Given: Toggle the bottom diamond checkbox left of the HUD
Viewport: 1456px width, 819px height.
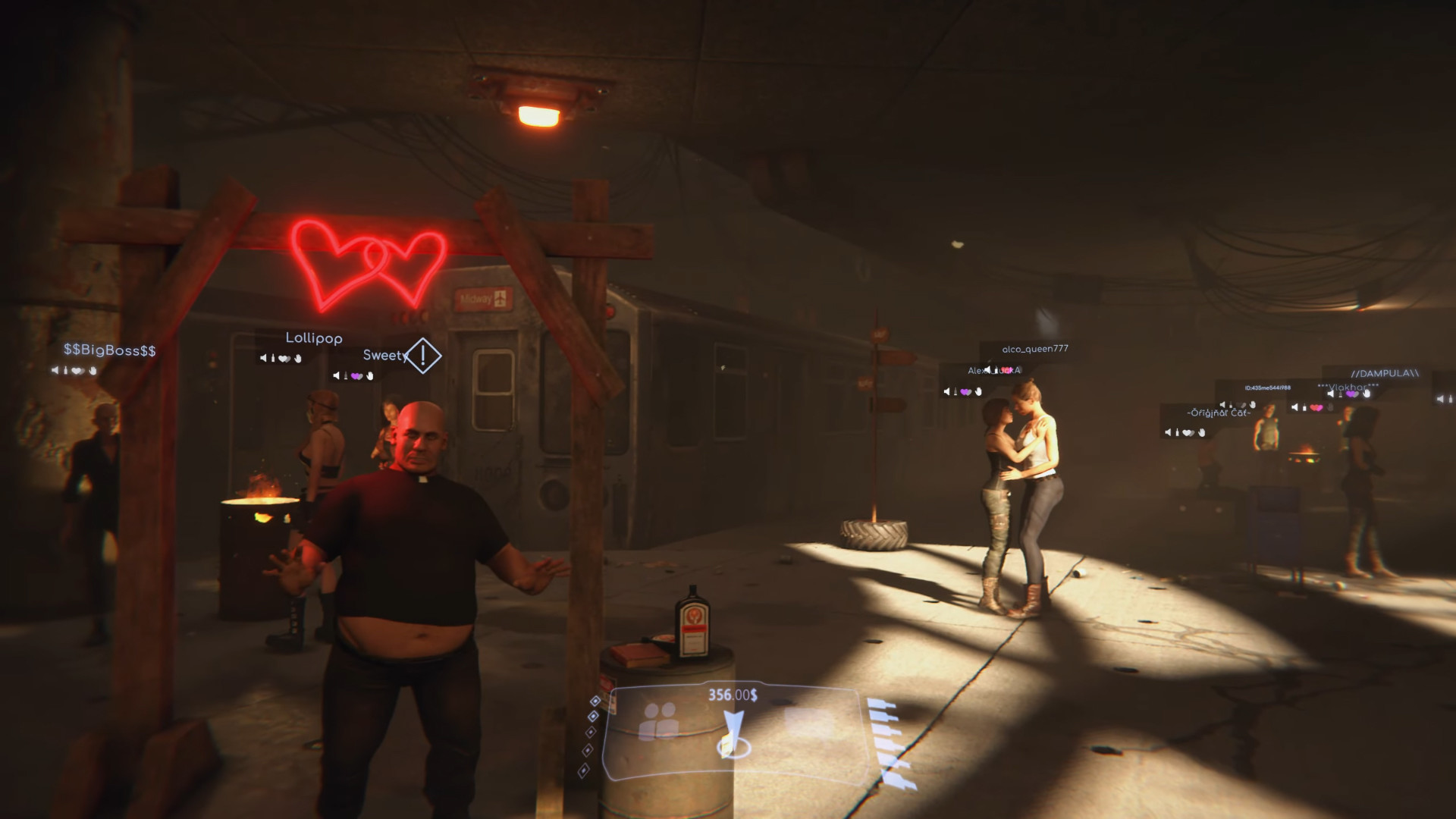Looking at the screenshot, I should coord(584,770).
